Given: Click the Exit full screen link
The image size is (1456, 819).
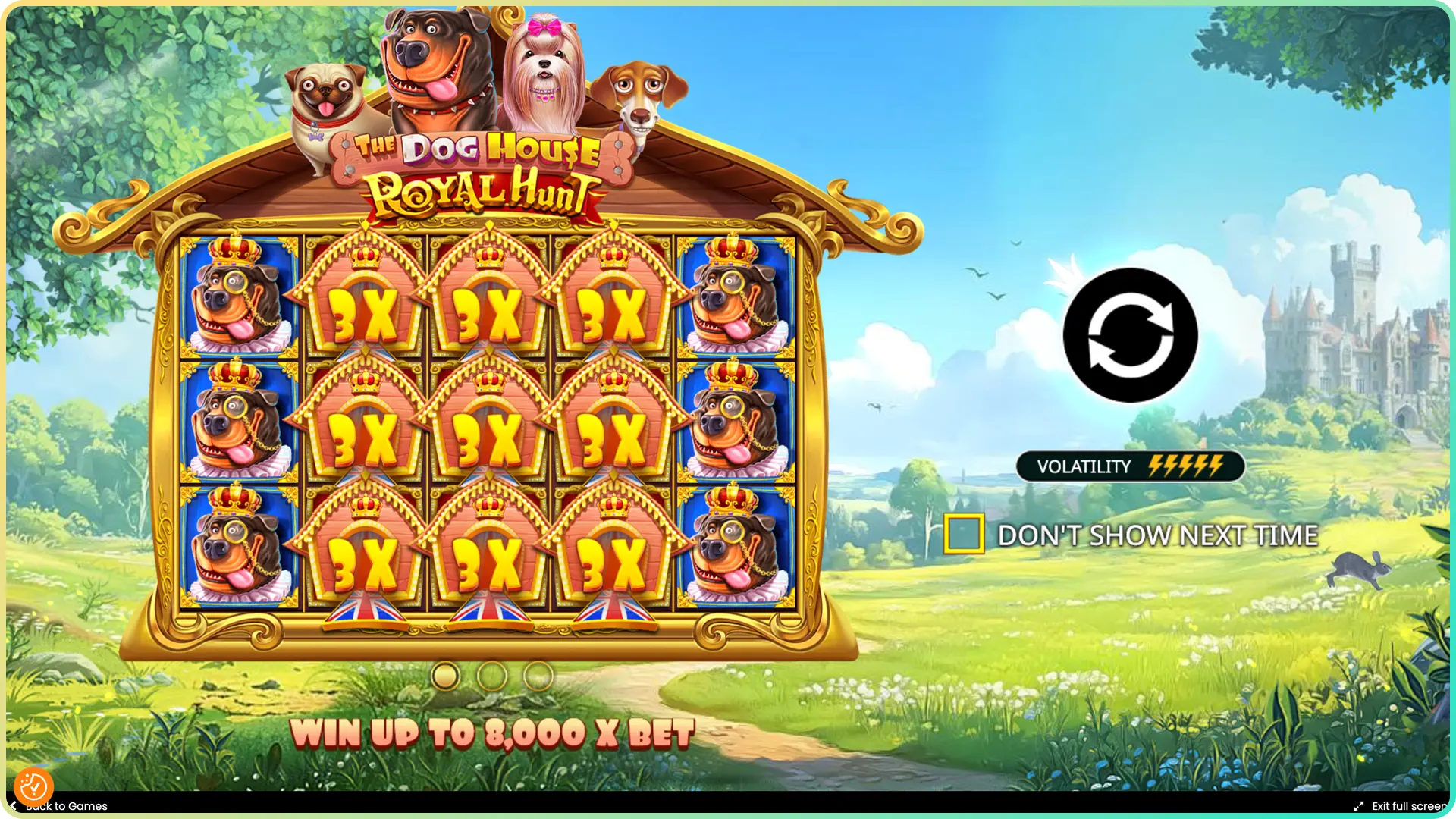Looking at the screenshot, I should click(x=1410, y=806).
